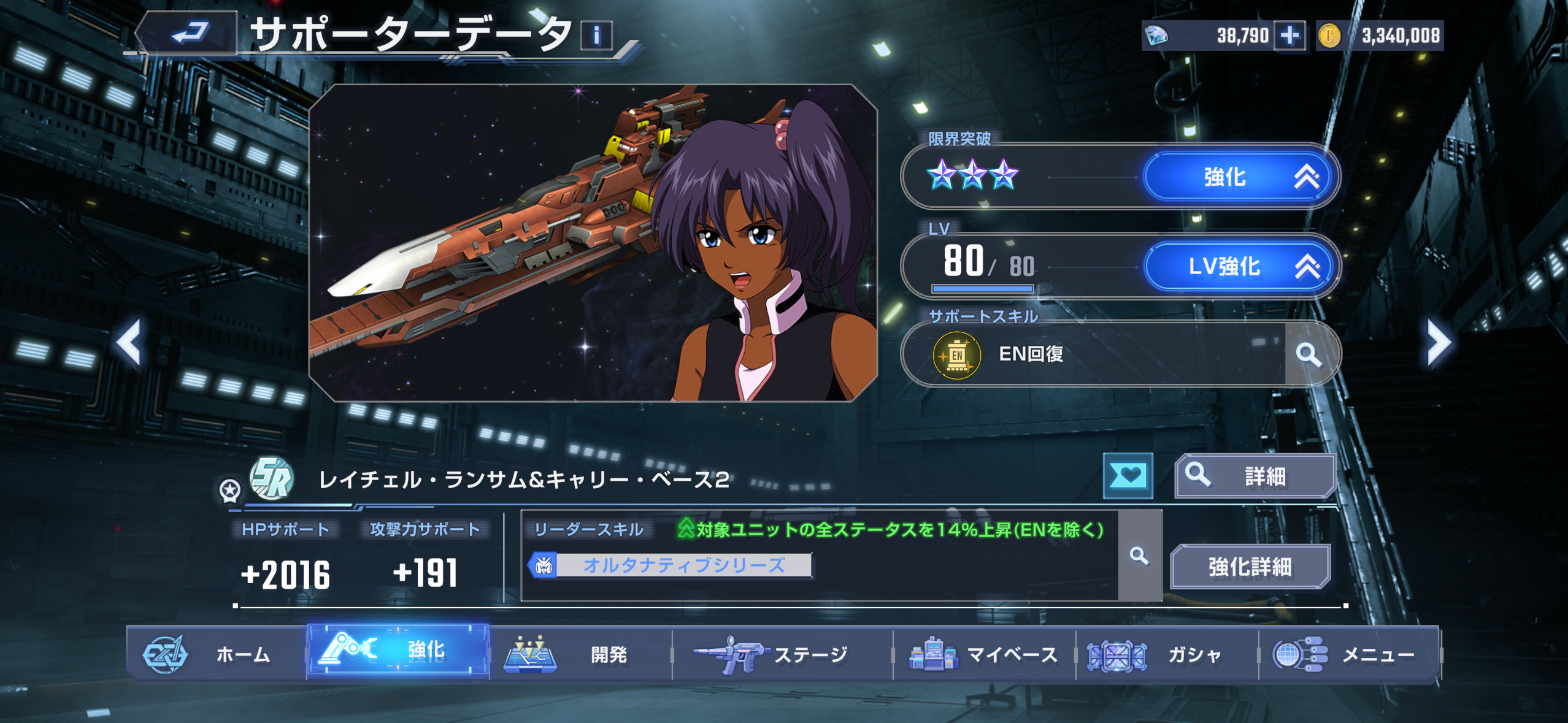The image size is (1568, 723).
Task: Switch to the ステージ tab
Action: [x=782, y=654]
